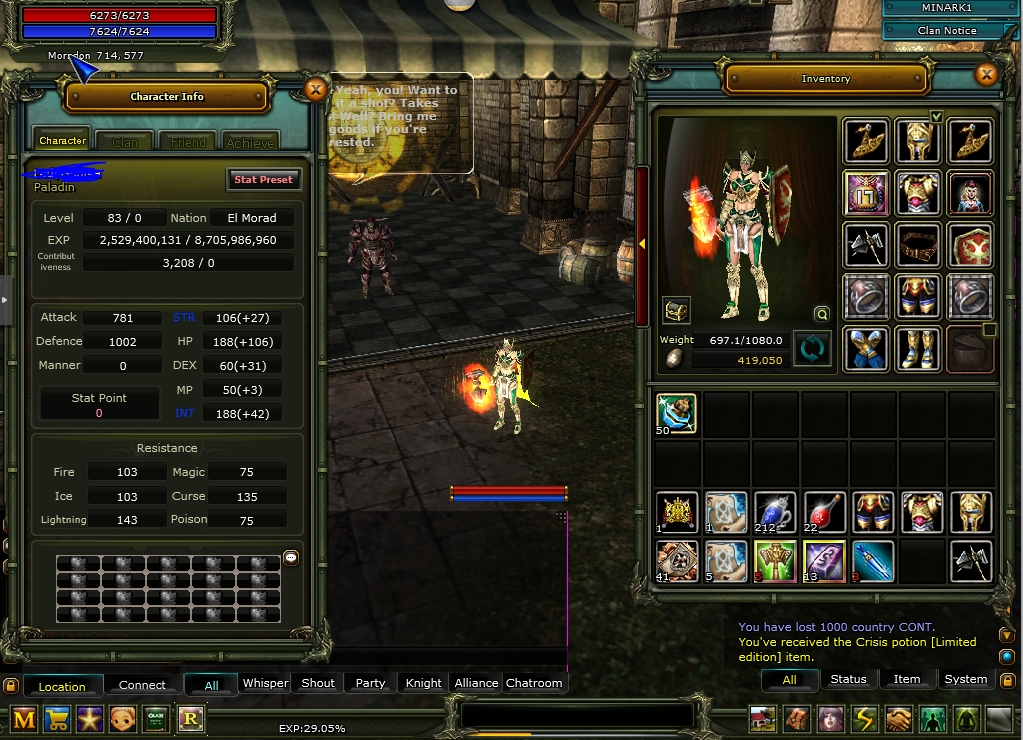The image size is (1023, 740).
Task: Select the red health potion stack of 22
Action: [823, 512]
